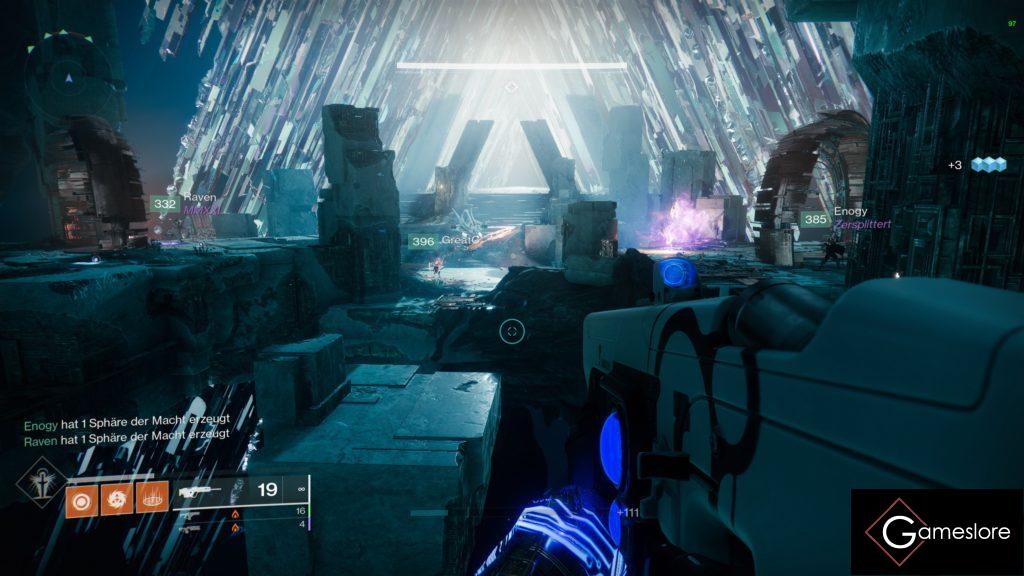Select the equipped primary rifle icon
1024x576 pixels.
click(200, 491)
